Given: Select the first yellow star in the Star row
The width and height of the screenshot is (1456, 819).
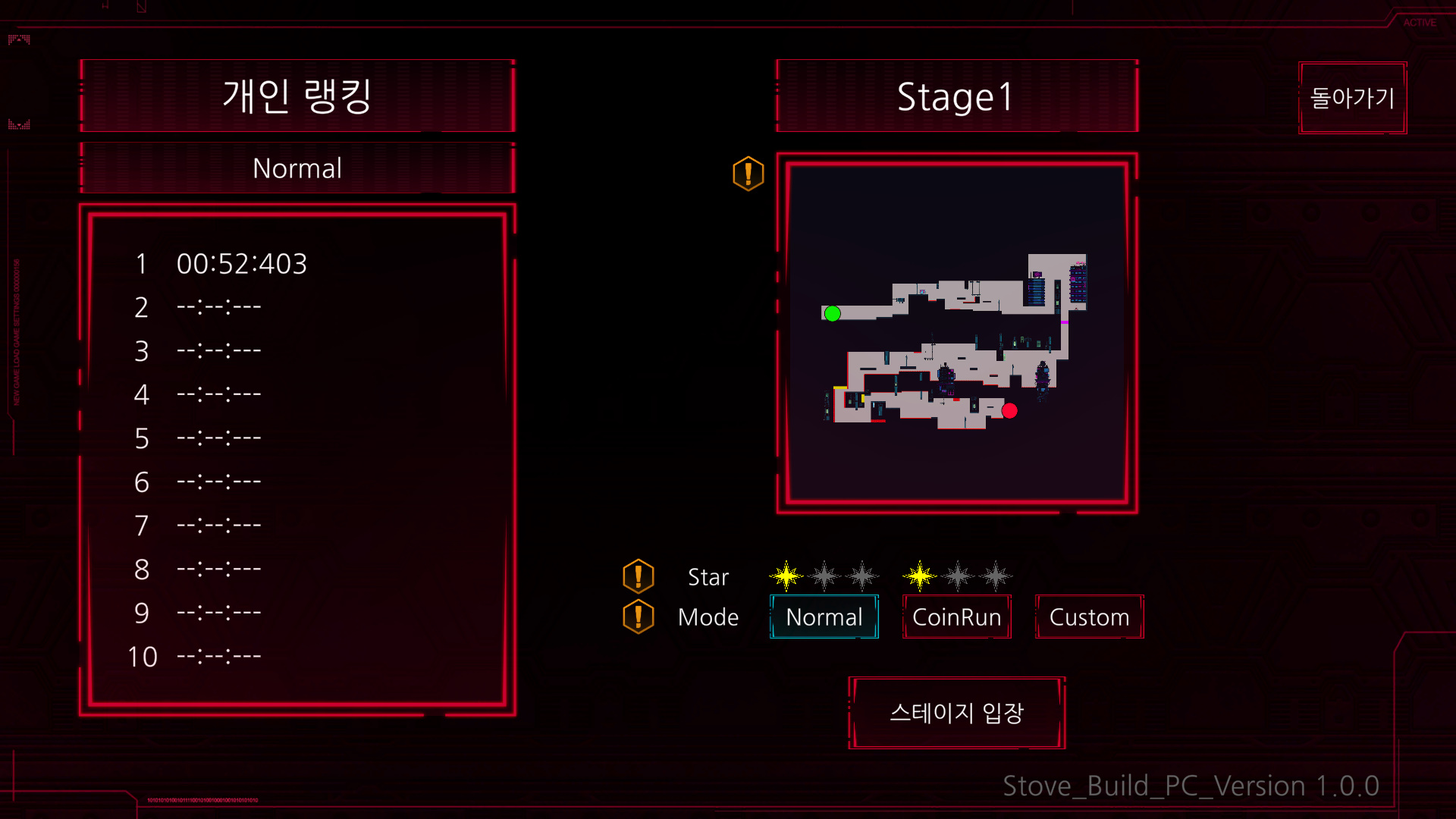Looking at the screenshot, I should coord(785,575).
